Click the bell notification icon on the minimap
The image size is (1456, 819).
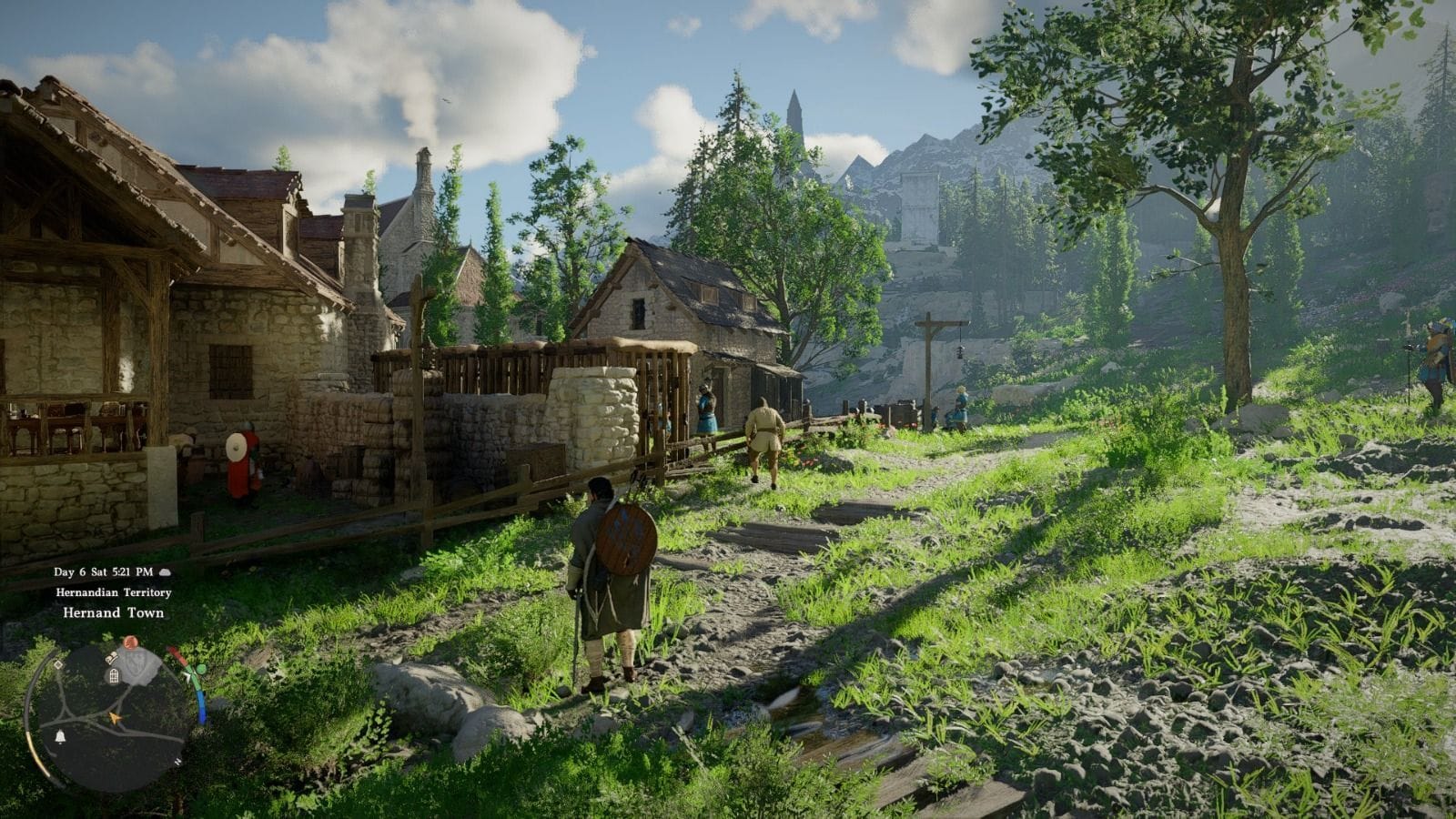[x=59, y=736]
